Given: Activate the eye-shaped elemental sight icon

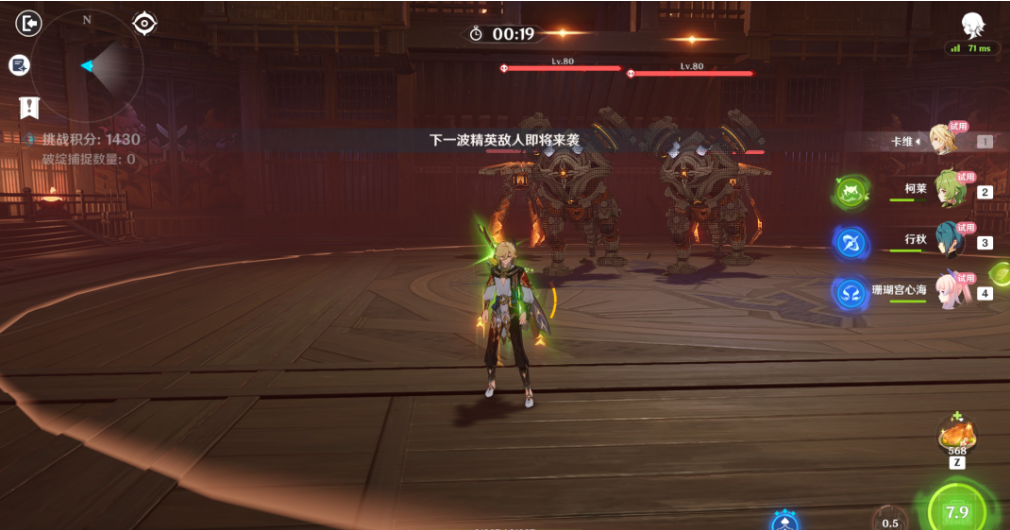Looking at the screenshot, I should [146, 22].
